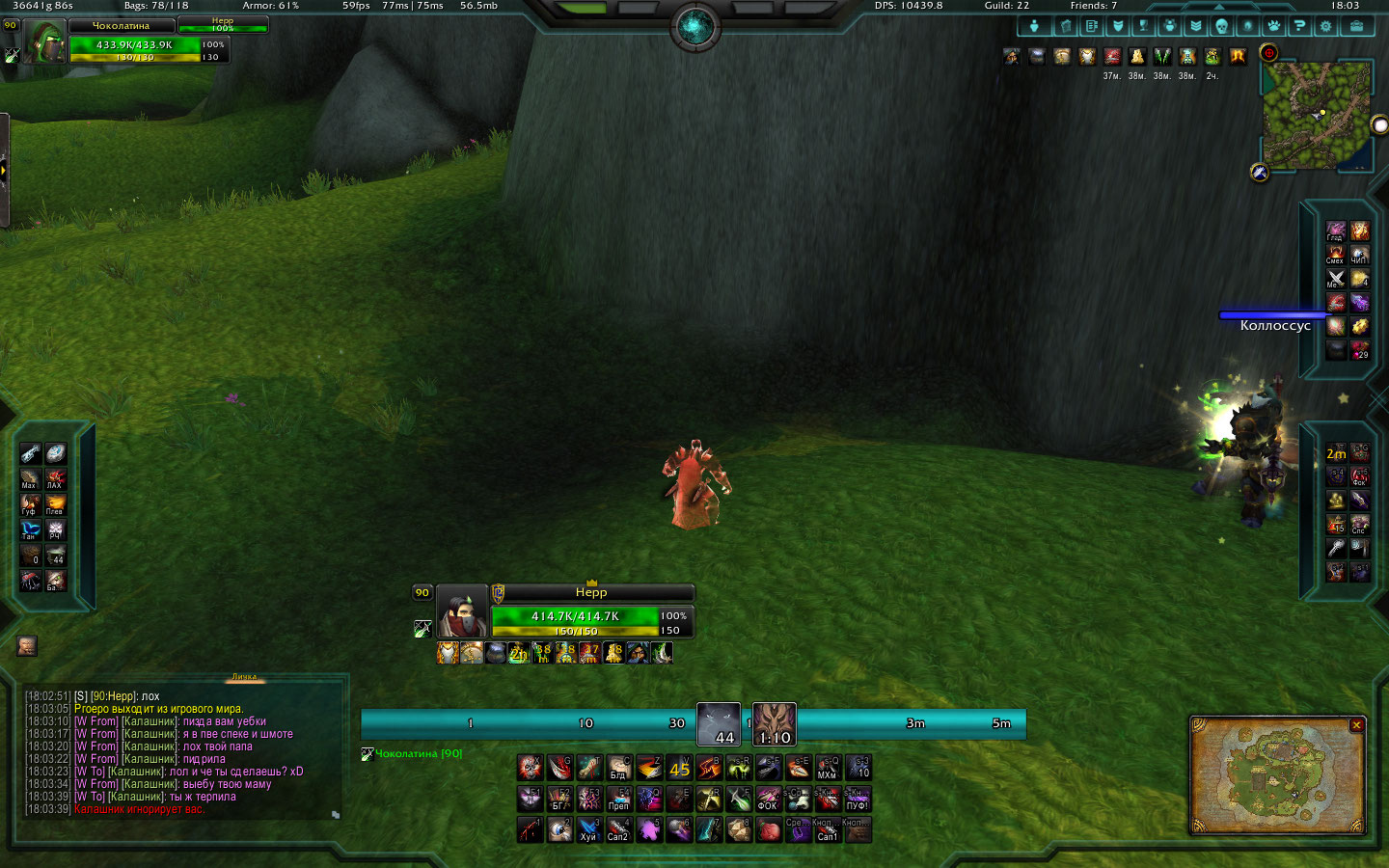This screenshot has height=868, width=1389.
Task: Activate the ФОК action button
Action: [768, 800]
